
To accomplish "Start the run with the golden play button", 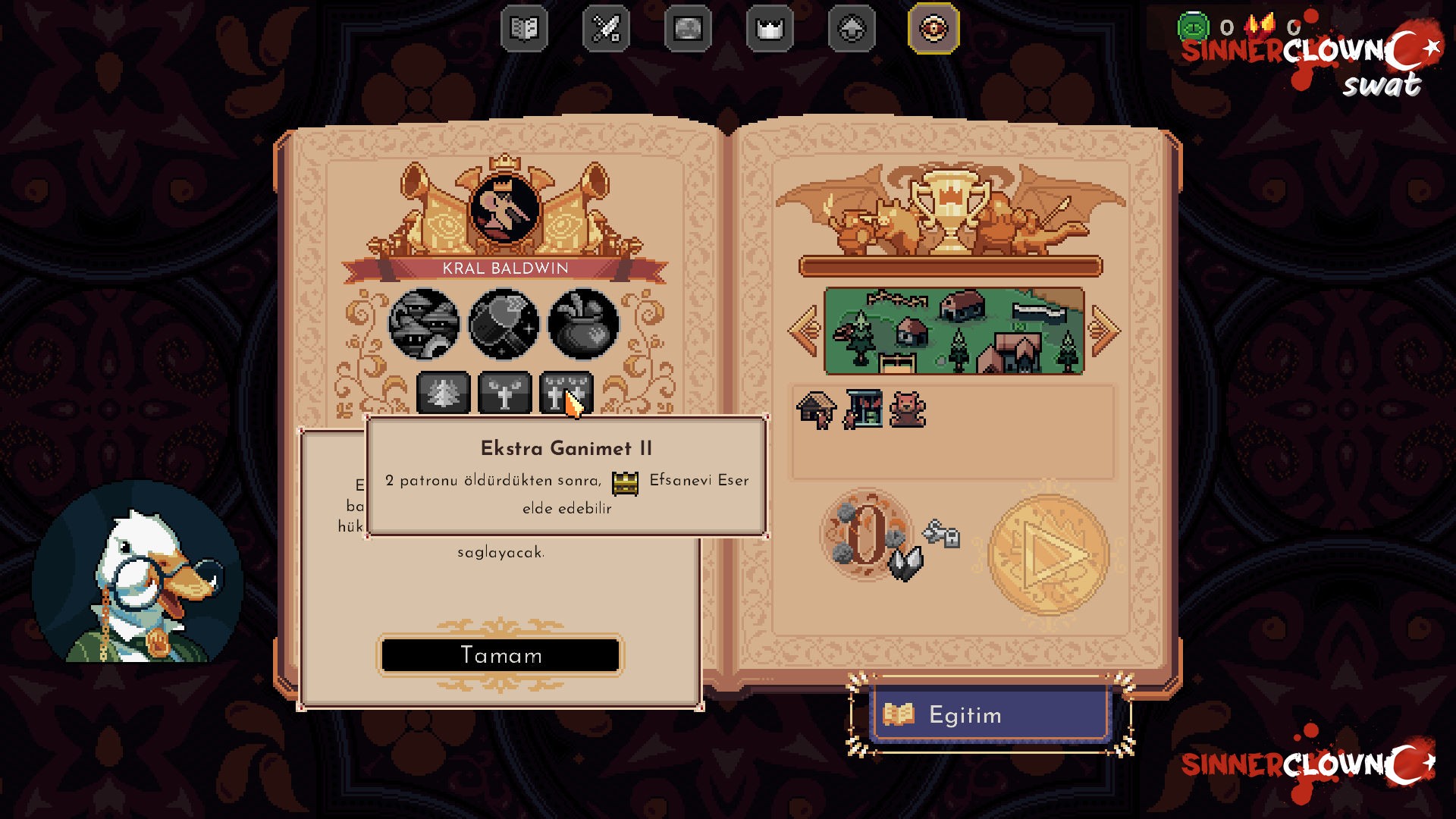I will coord(1049,554).
